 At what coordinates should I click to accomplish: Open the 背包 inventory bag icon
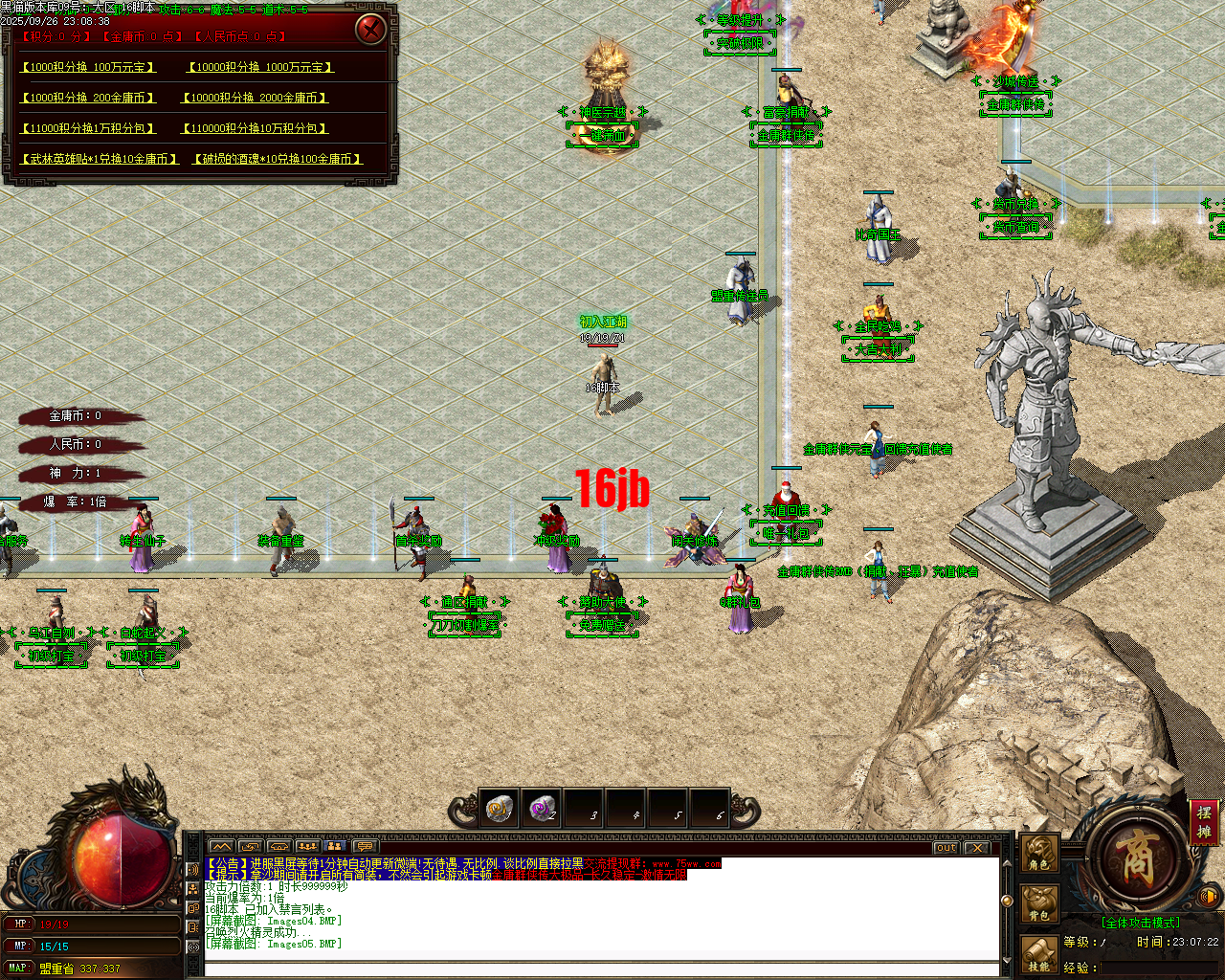[1038, 902]
